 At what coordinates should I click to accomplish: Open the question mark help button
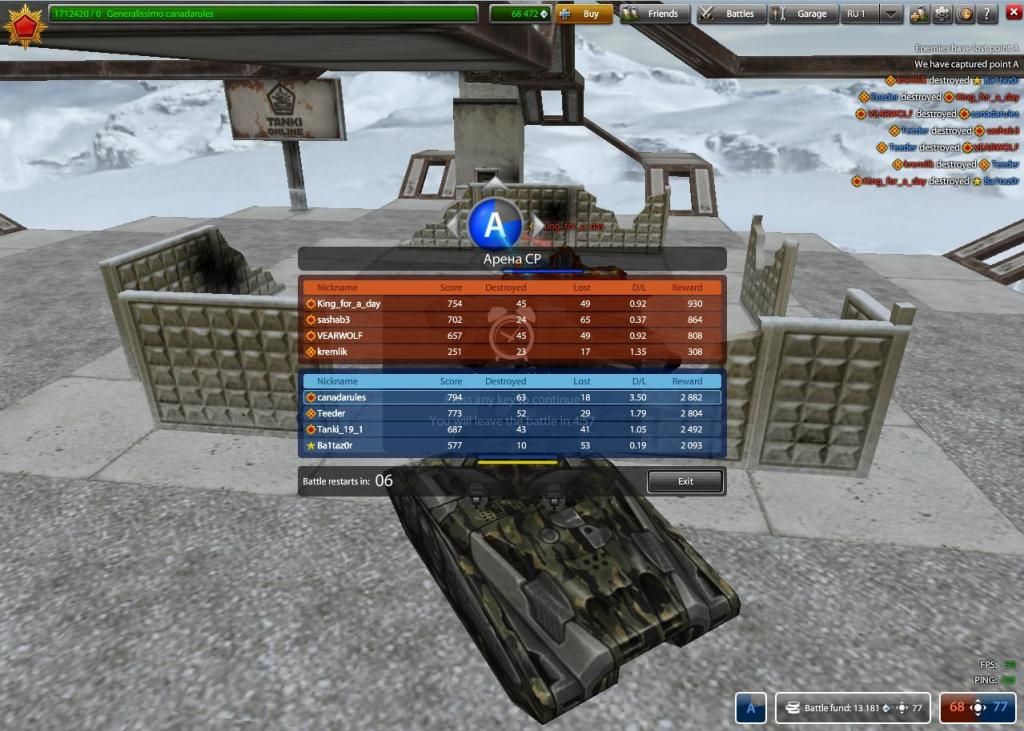coord(987,14)
